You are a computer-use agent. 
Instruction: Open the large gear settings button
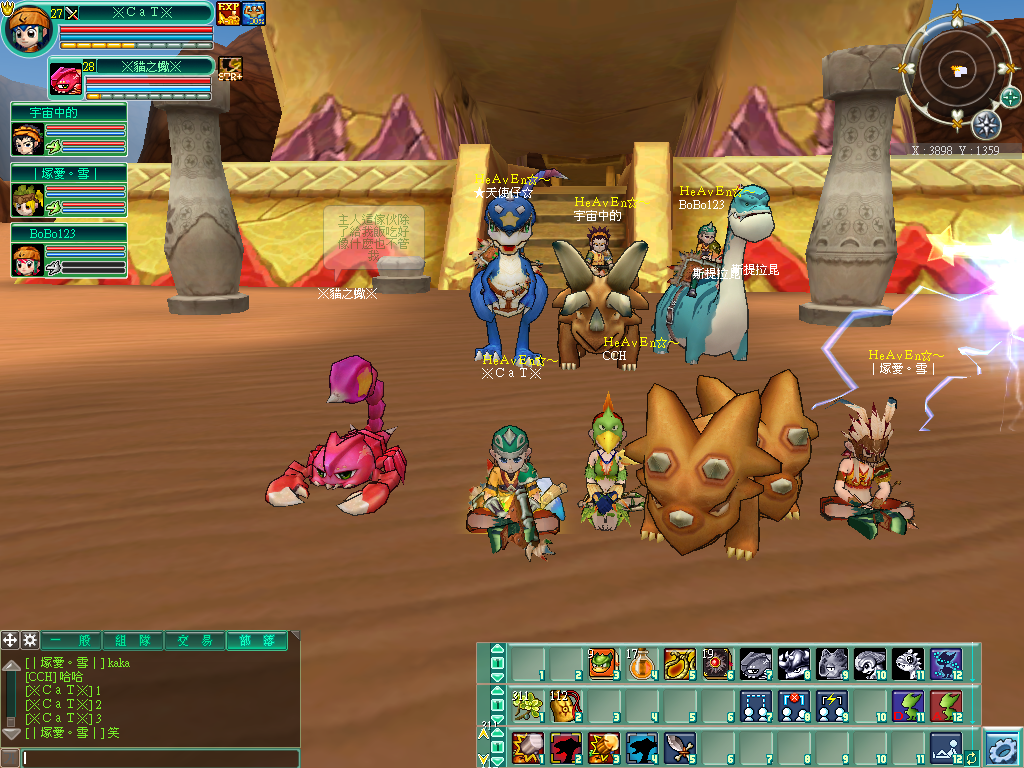click(1001, 747)
